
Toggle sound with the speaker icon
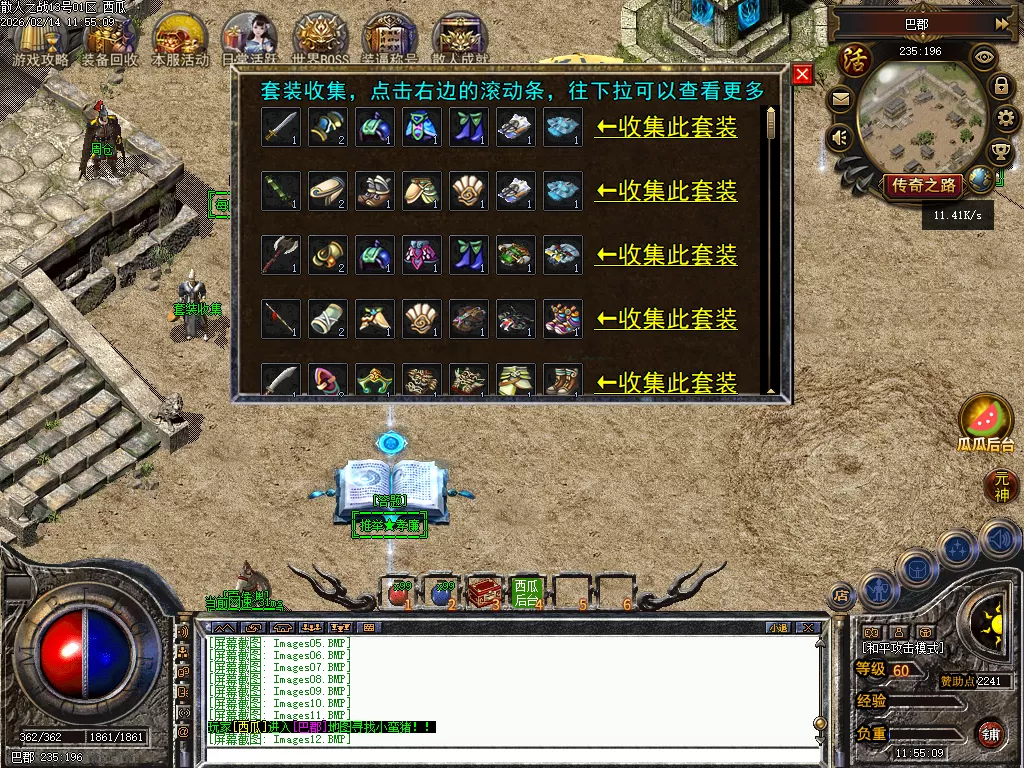coord(840,137)
